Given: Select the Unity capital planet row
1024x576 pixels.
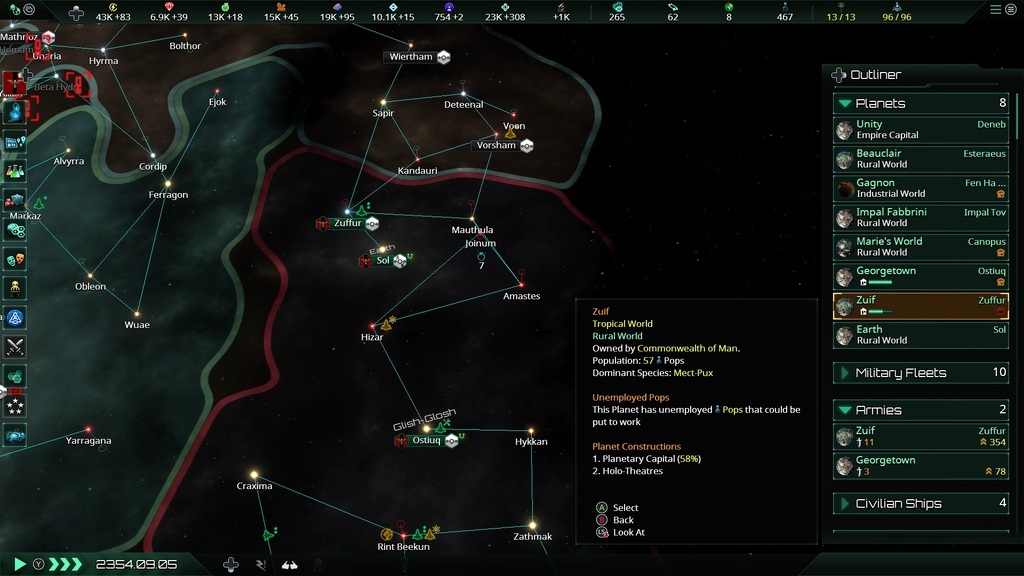Looking at the screenshot, I should click(920, 130).
